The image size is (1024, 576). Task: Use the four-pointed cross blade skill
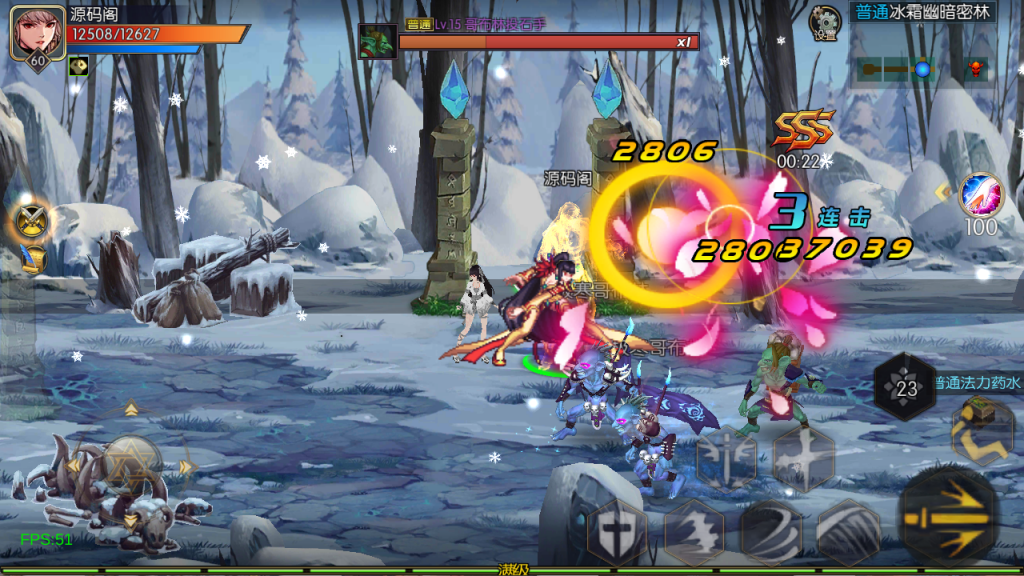(803, 459)
